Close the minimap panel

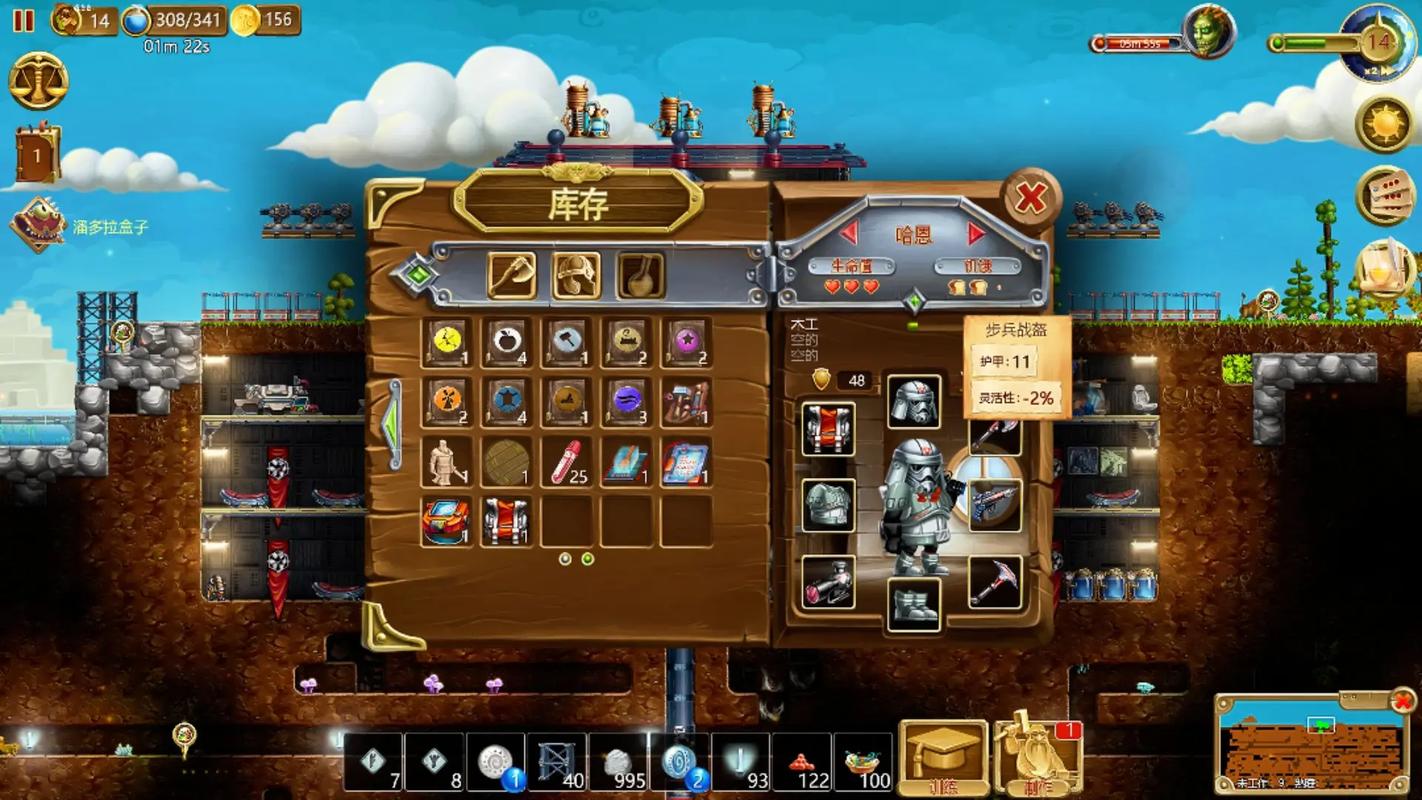(1403, 701)
